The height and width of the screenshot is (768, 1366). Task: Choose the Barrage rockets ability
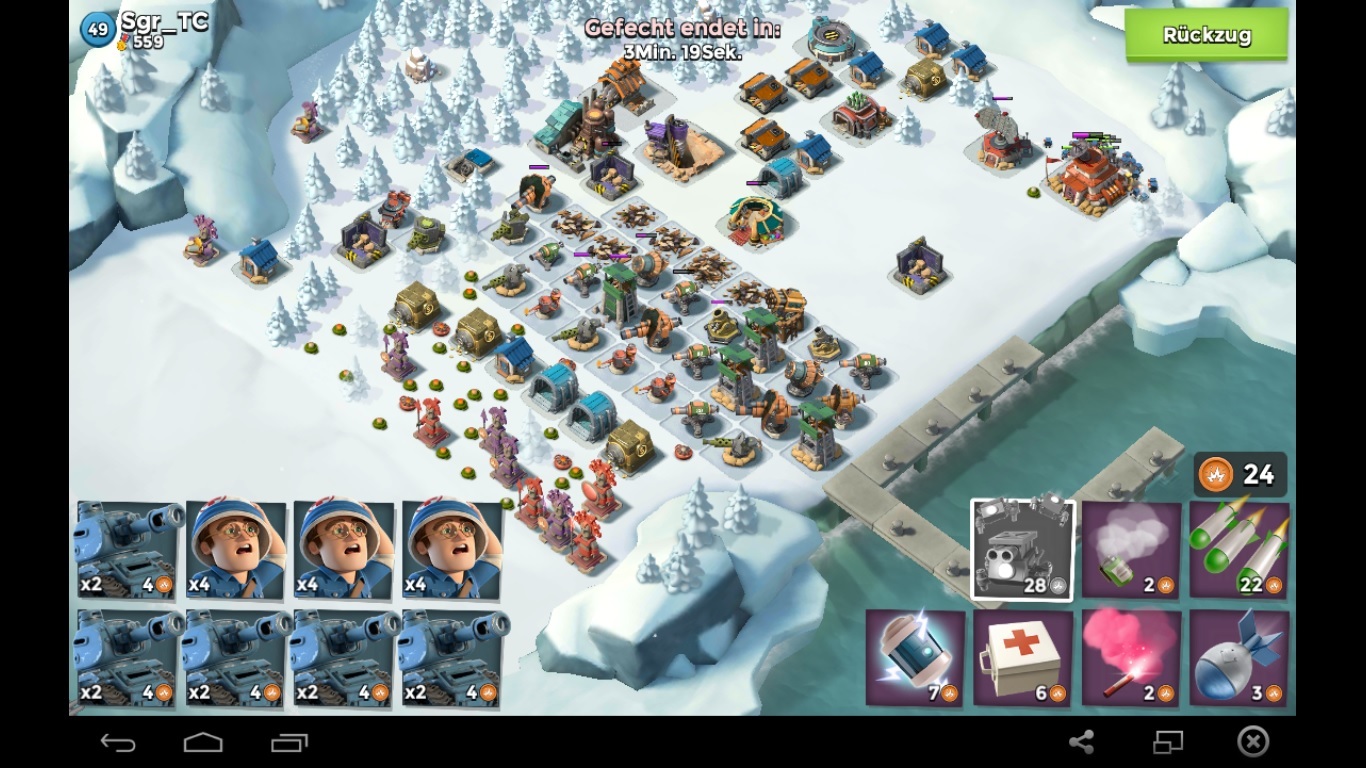pyautogui.click(x=1239, y=550)
